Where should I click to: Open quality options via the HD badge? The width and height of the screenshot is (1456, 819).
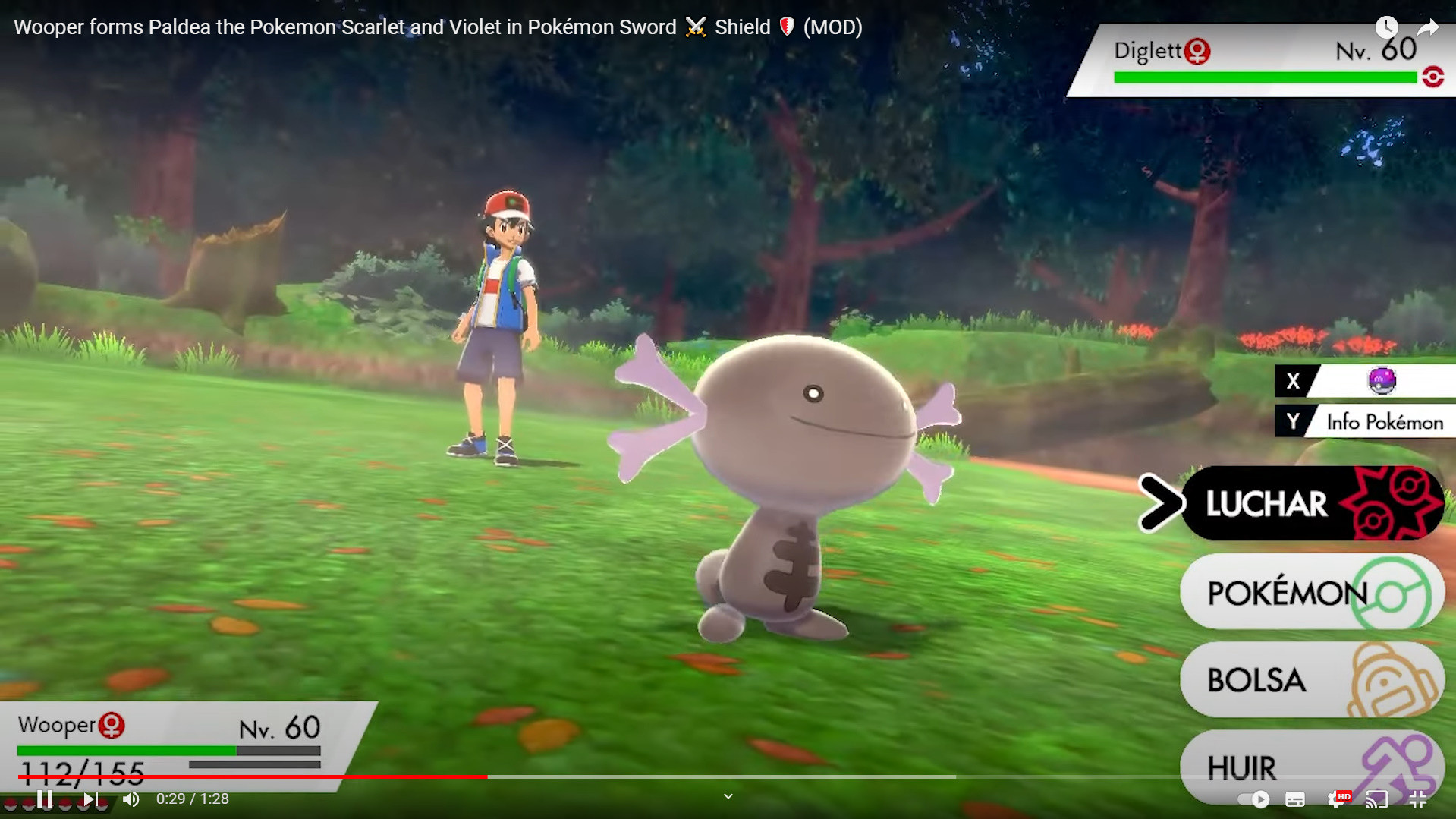click(1344, 795)
